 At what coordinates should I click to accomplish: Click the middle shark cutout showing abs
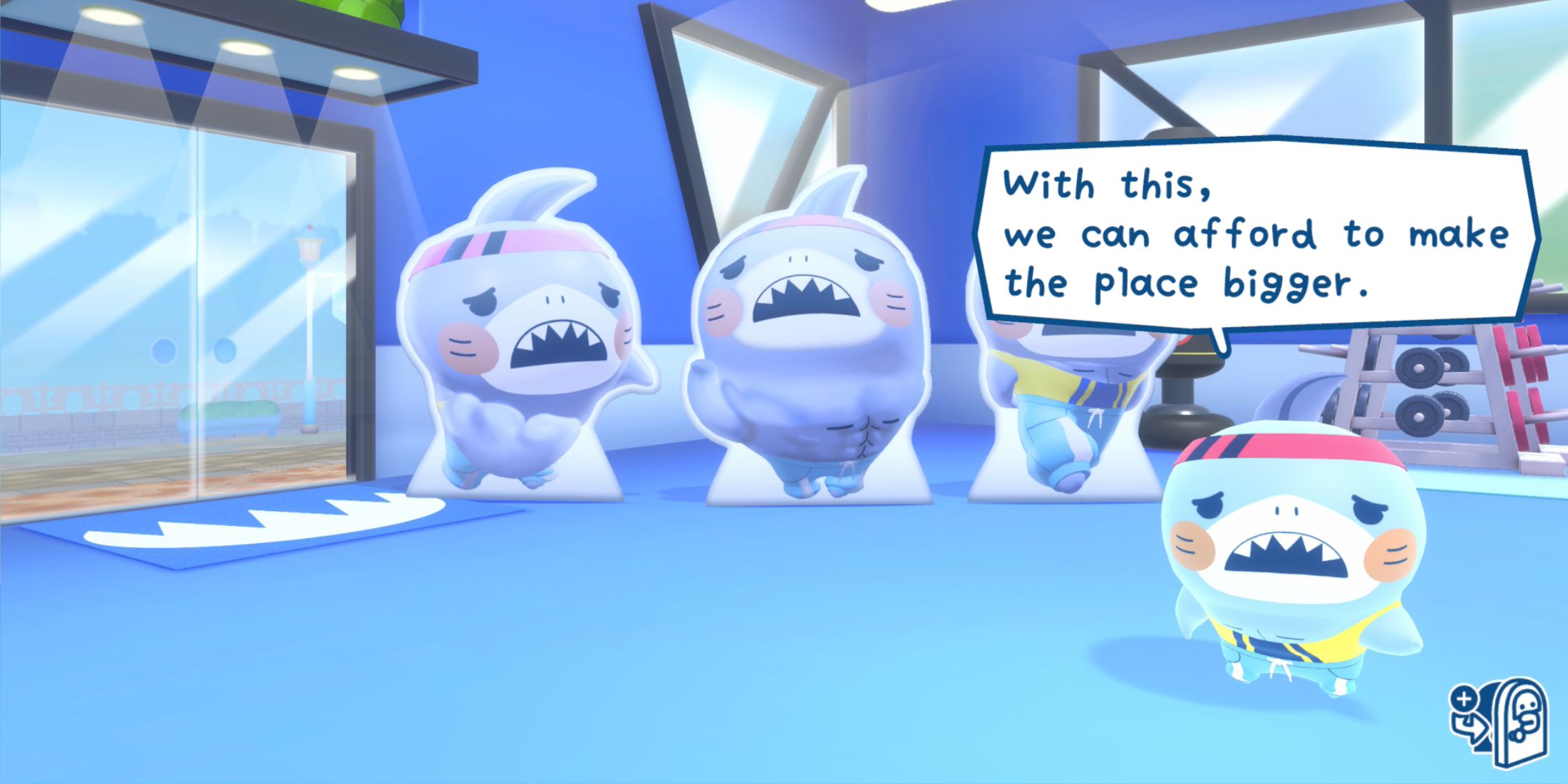click(813, 335)
